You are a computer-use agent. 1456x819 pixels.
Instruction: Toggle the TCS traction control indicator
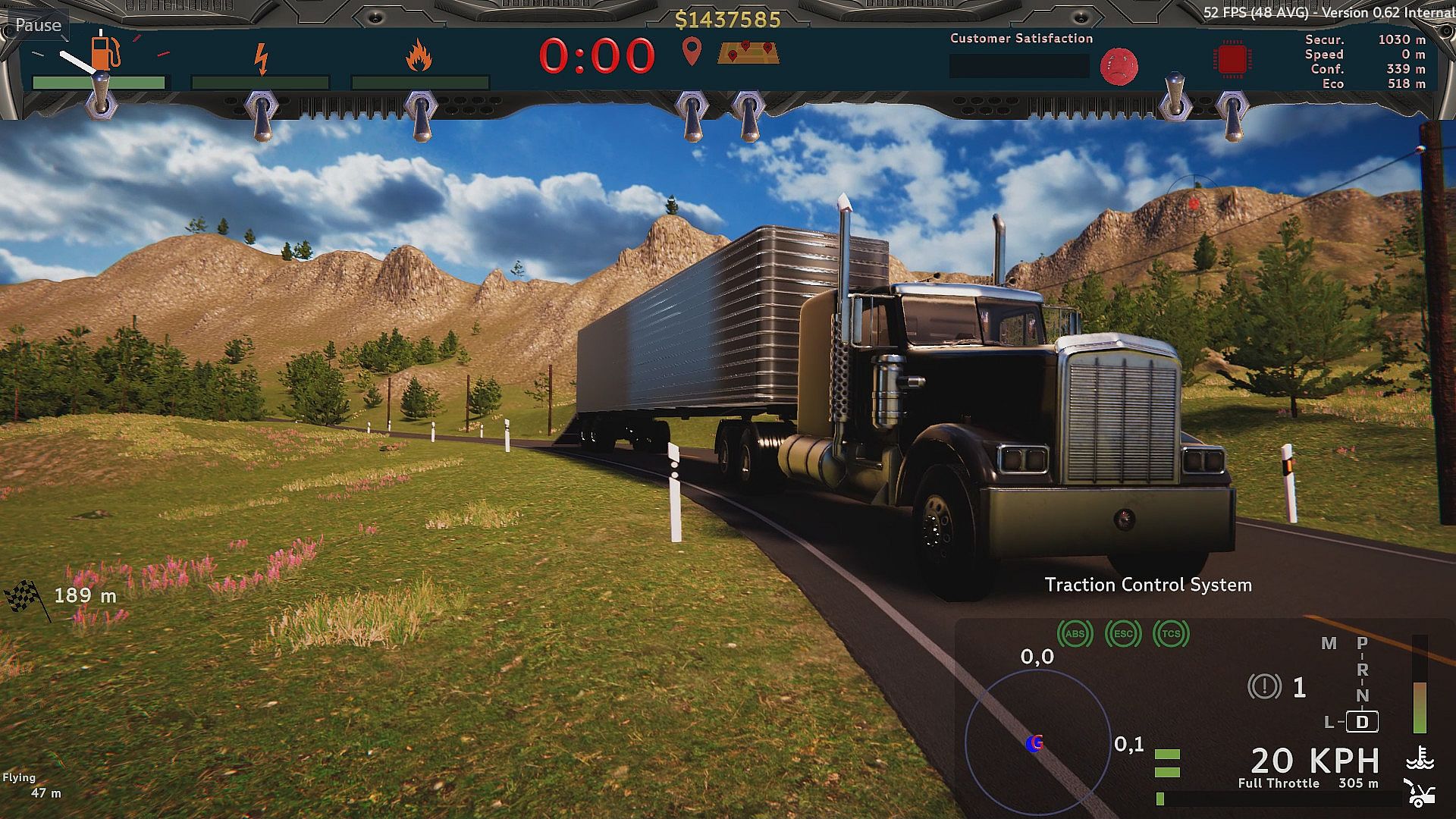coord(1171,634)
